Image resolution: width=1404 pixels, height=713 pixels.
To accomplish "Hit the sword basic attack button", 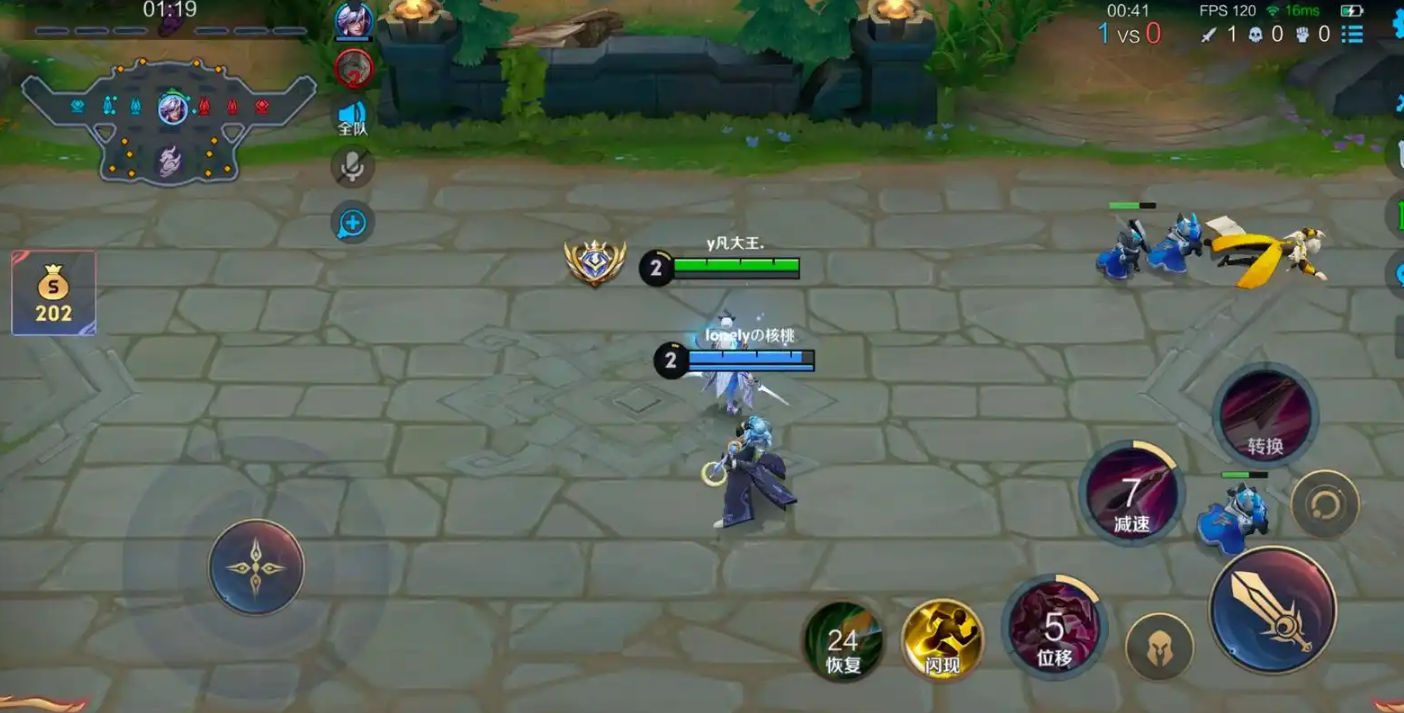I will coord(1272,608).
